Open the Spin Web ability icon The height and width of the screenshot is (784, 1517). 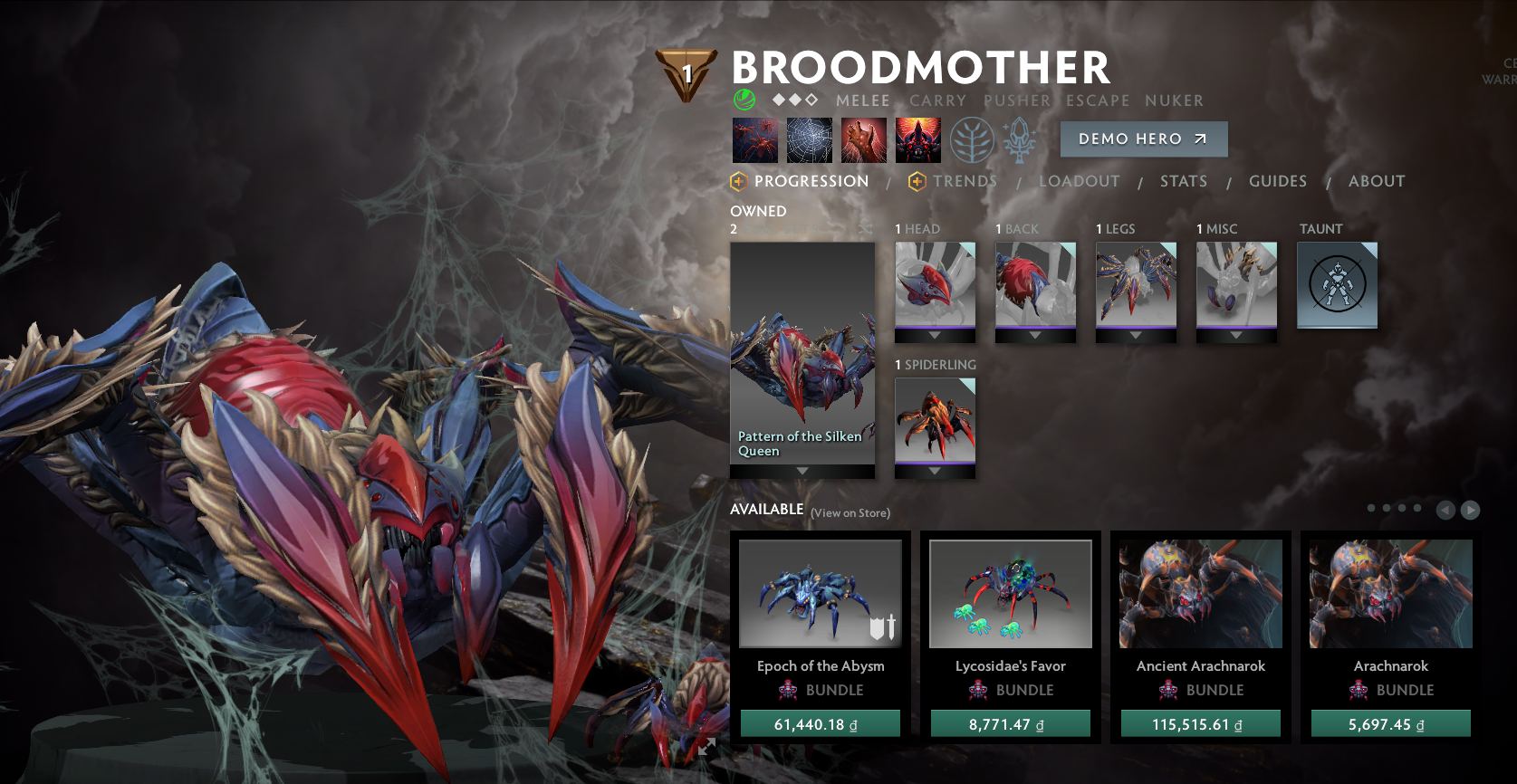click(x=810, y=140)
